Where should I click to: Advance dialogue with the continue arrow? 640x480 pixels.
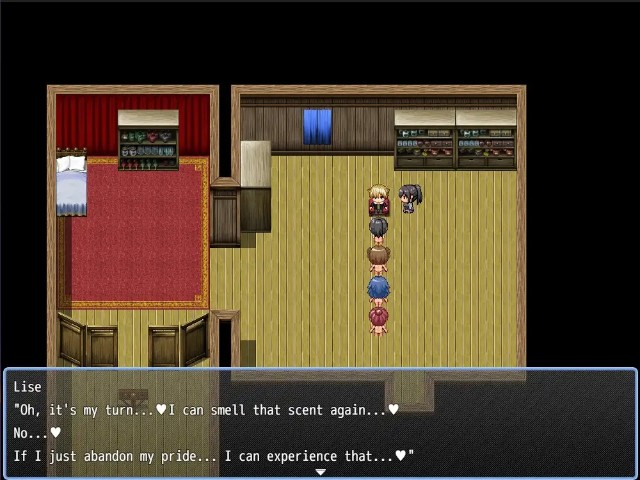[x=320, y=472]
